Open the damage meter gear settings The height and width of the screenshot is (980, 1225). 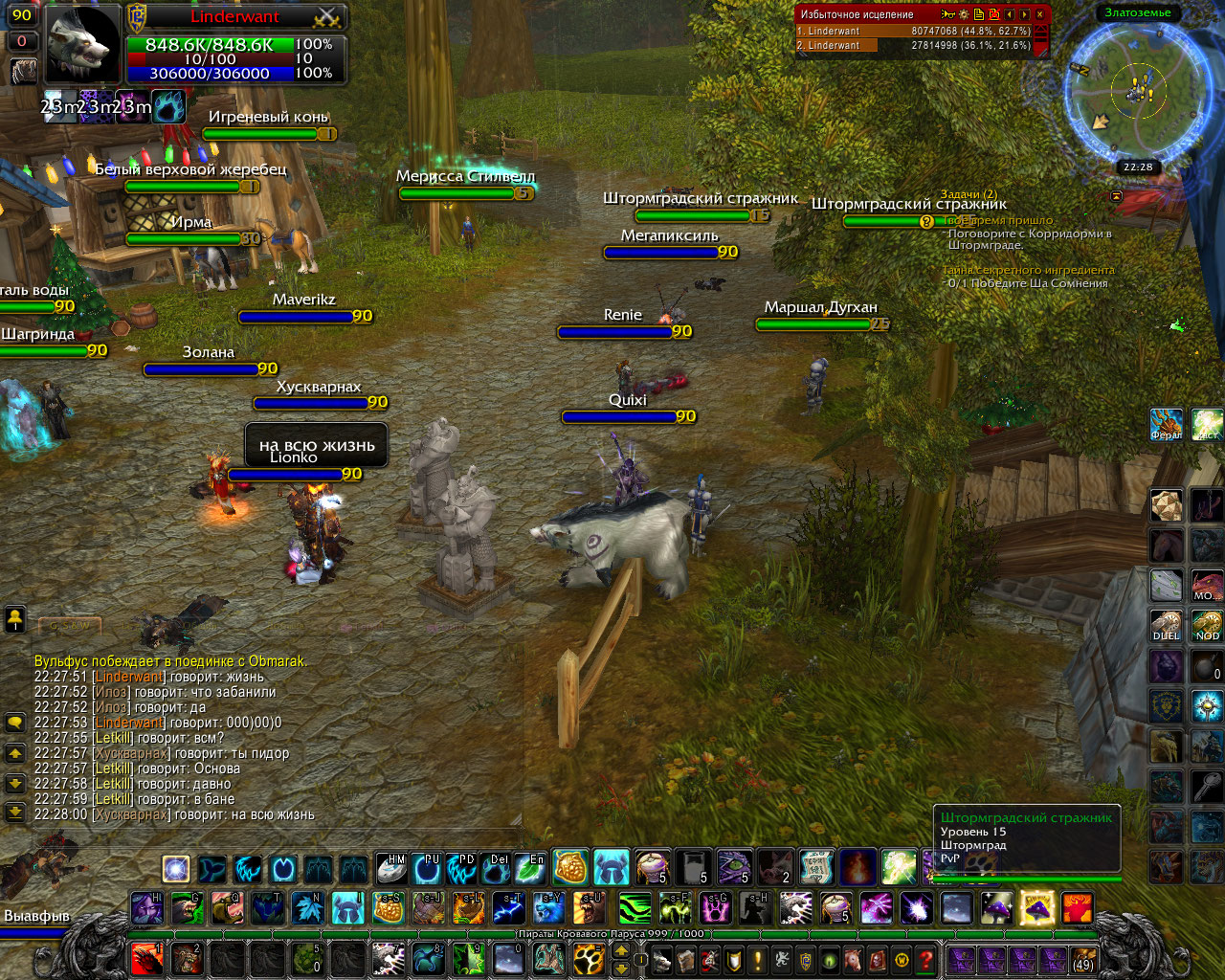click(964, 14)
